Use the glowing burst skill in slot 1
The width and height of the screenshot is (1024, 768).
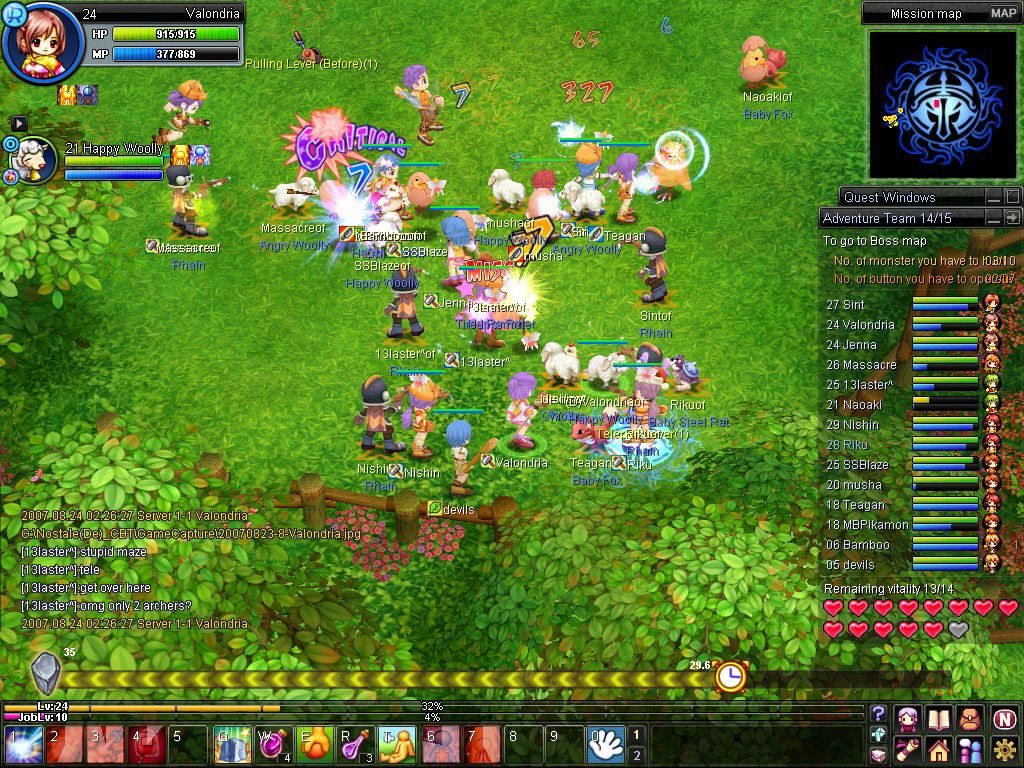[21, 745]
